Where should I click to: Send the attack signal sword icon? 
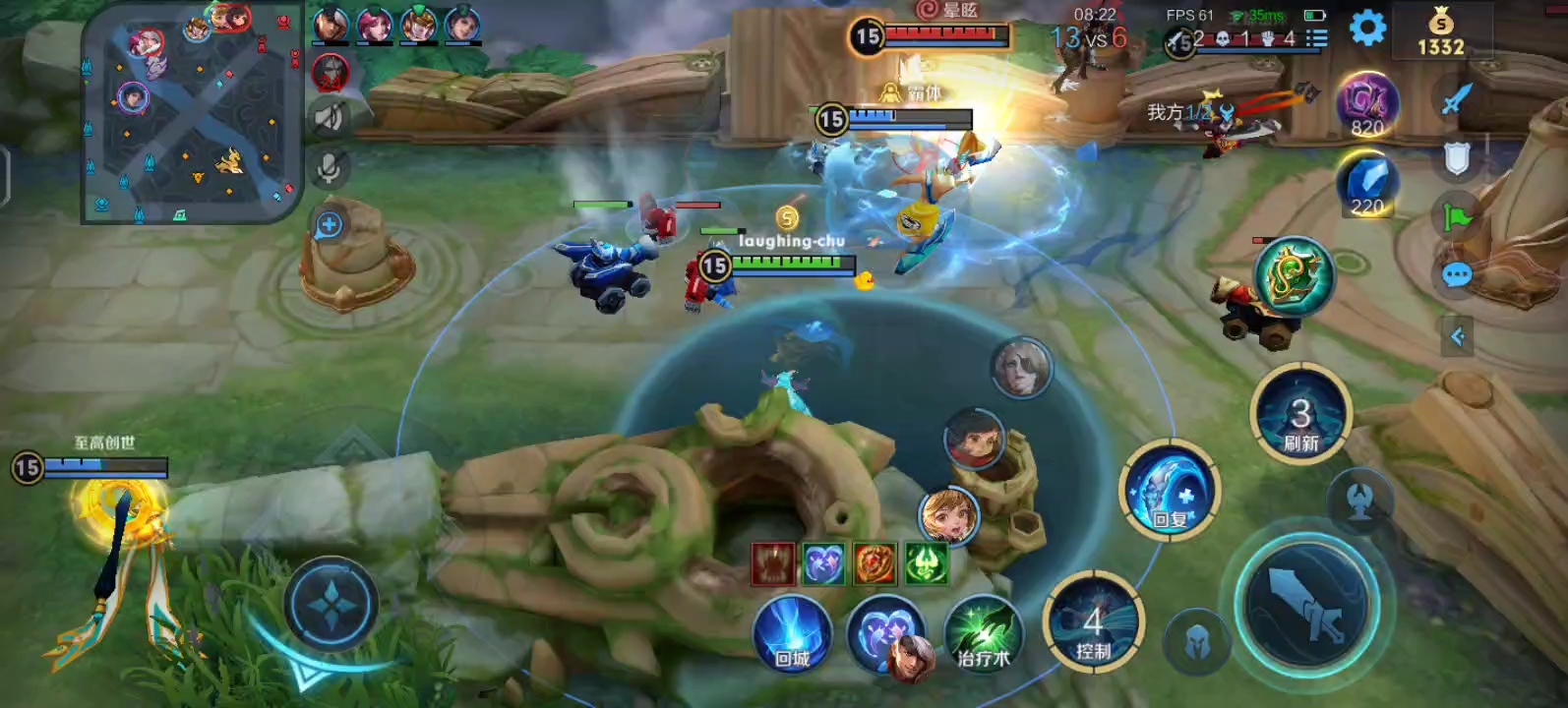pos(1456,98)
